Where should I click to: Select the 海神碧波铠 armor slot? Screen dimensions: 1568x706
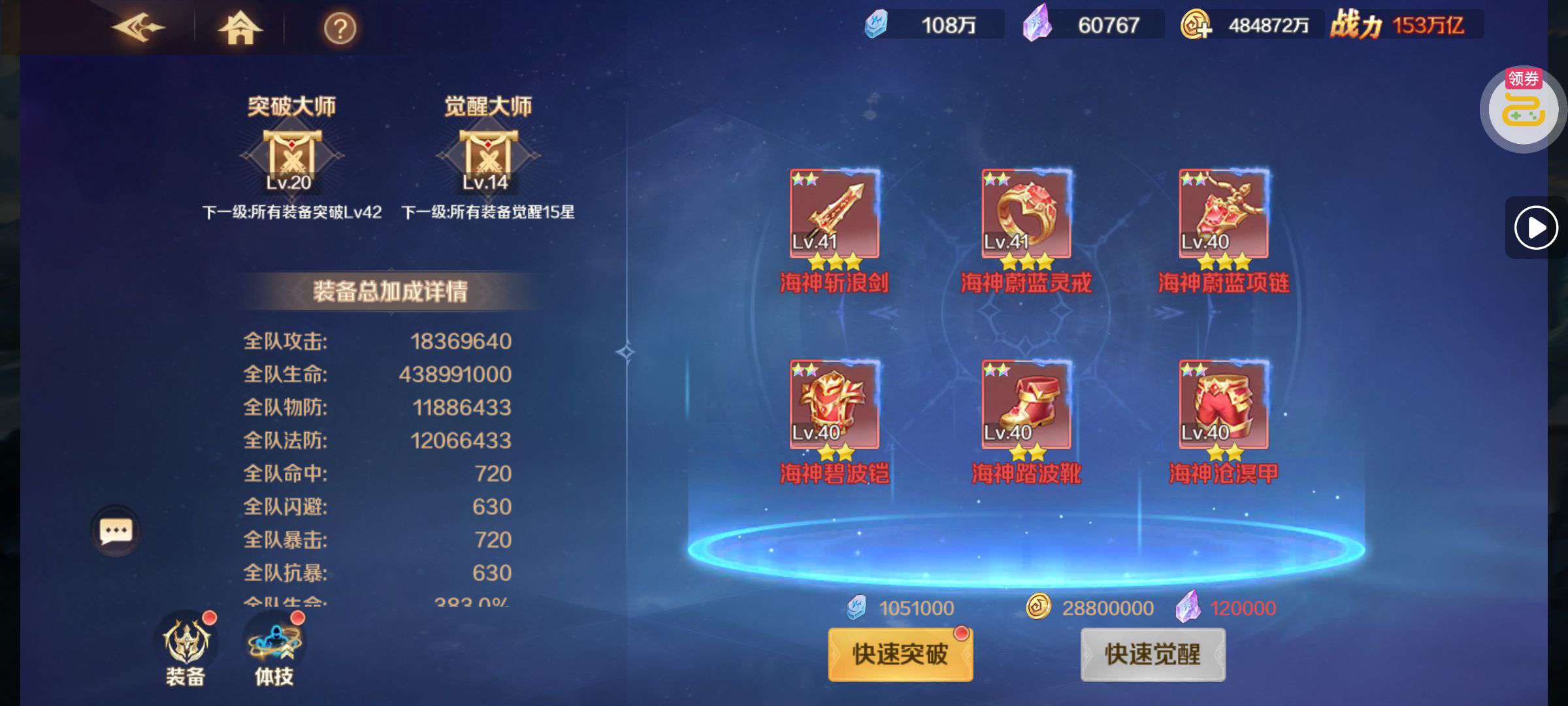(x=834, y=405)
